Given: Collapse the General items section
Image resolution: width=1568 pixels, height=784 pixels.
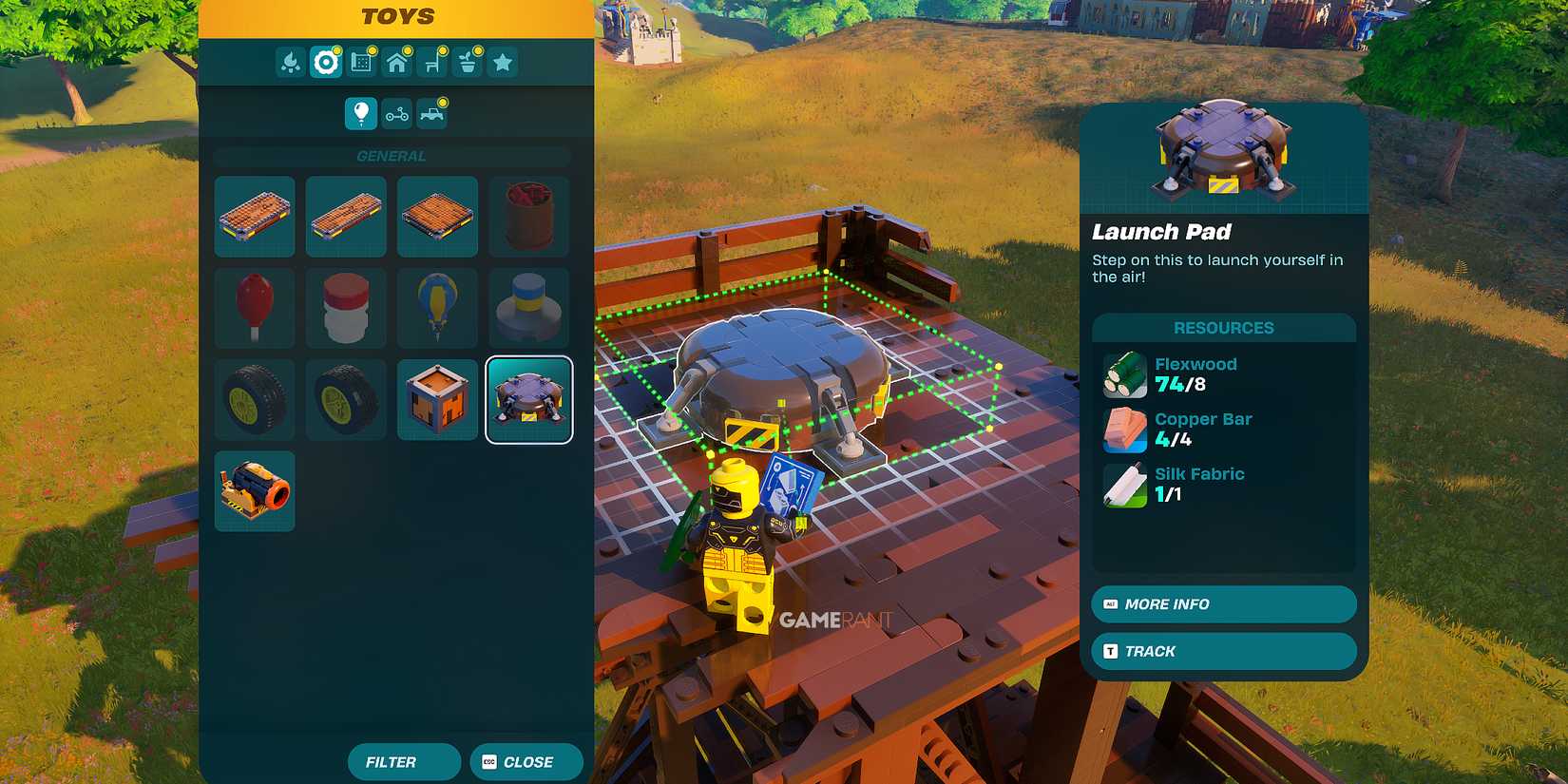Looking at the screenshot, I should click(392, 156).
